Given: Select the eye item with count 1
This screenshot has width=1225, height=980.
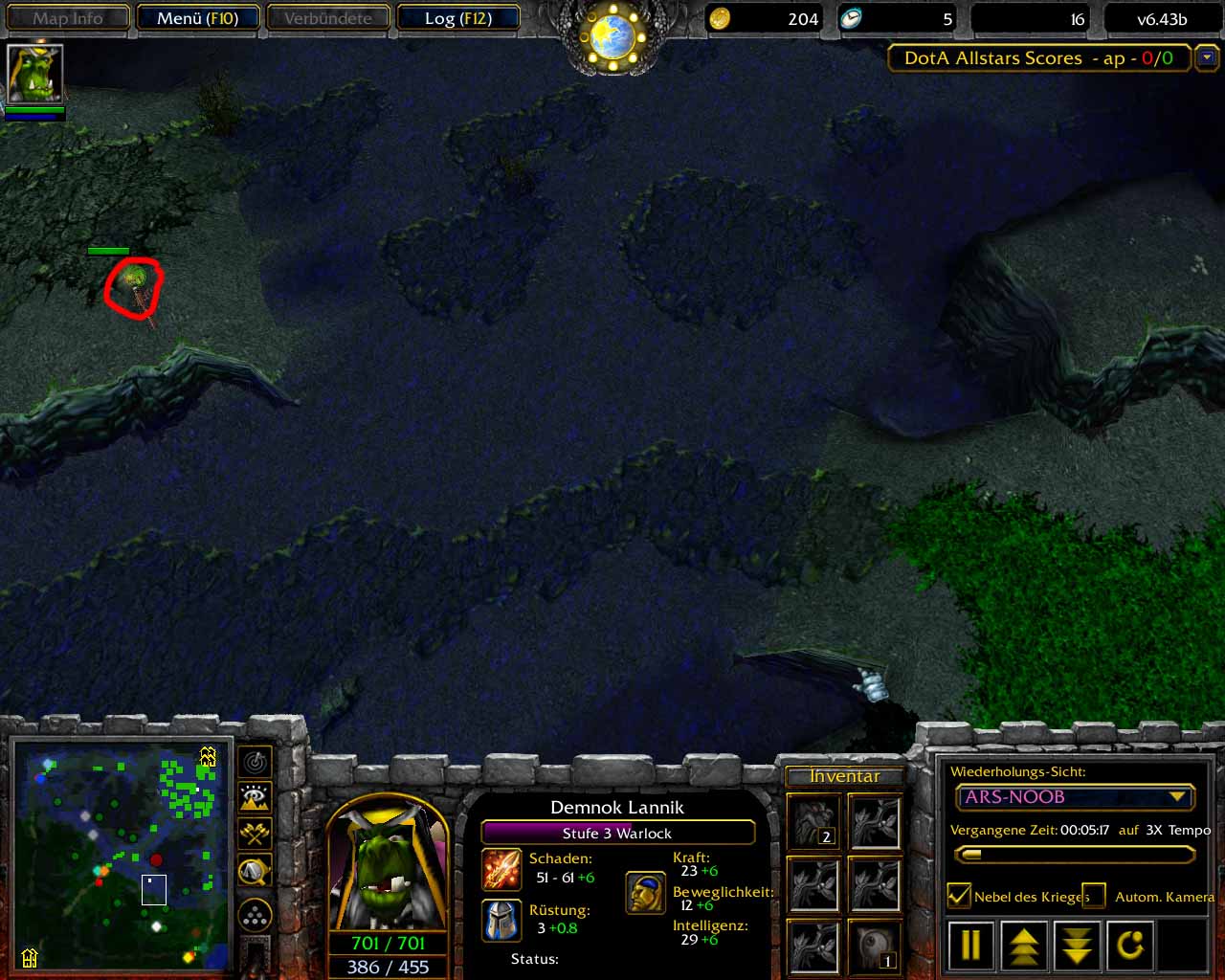Looking at the screenshot, I should 875,945.
